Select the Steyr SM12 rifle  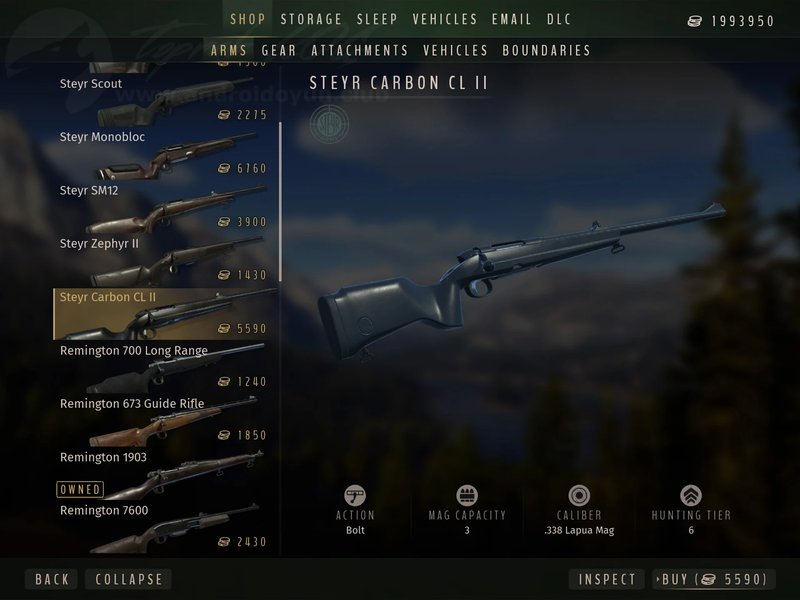(160, 204)
